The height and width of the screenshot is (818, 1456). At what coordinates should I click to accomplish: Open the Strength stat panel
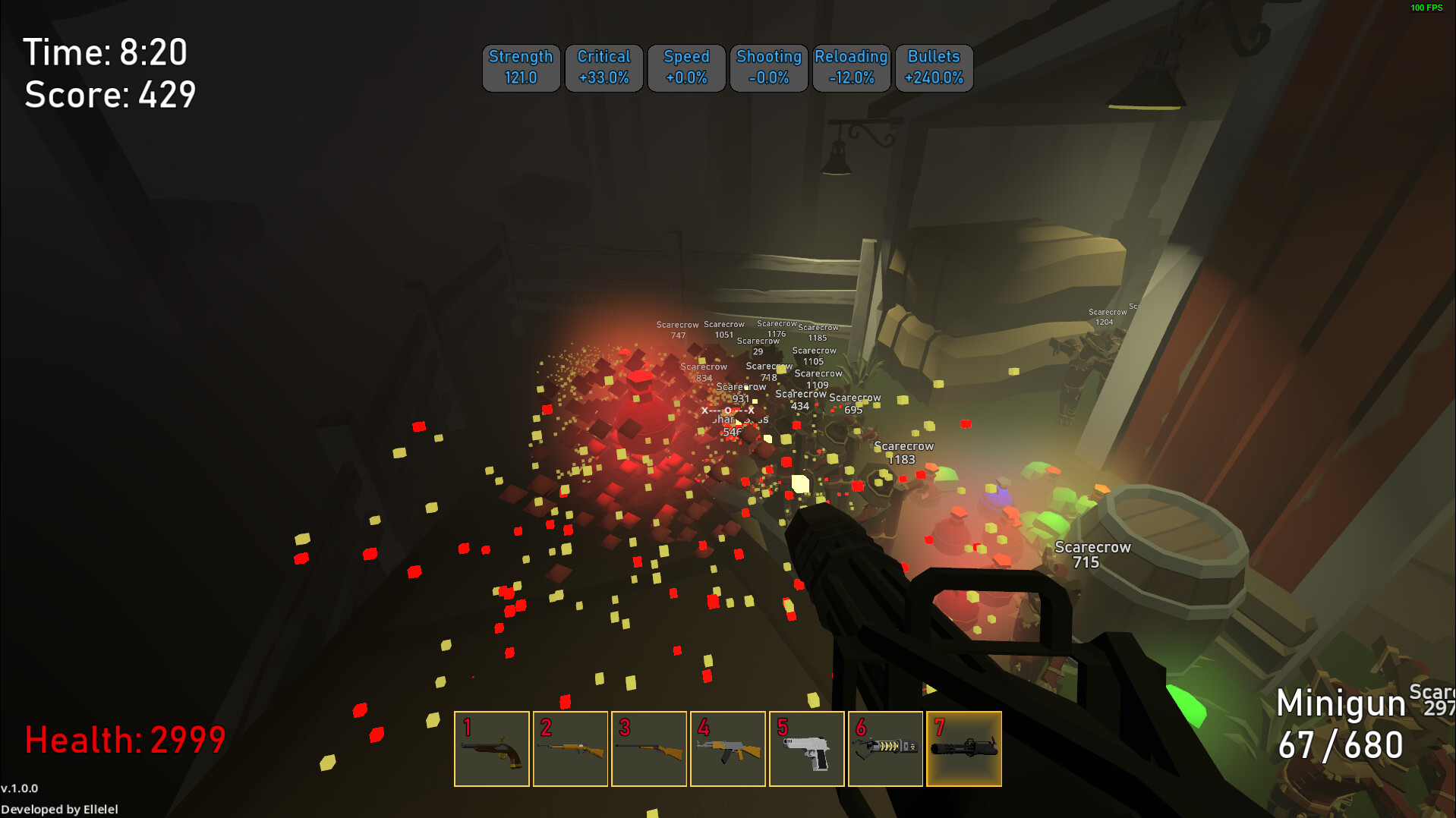[521, 68]
